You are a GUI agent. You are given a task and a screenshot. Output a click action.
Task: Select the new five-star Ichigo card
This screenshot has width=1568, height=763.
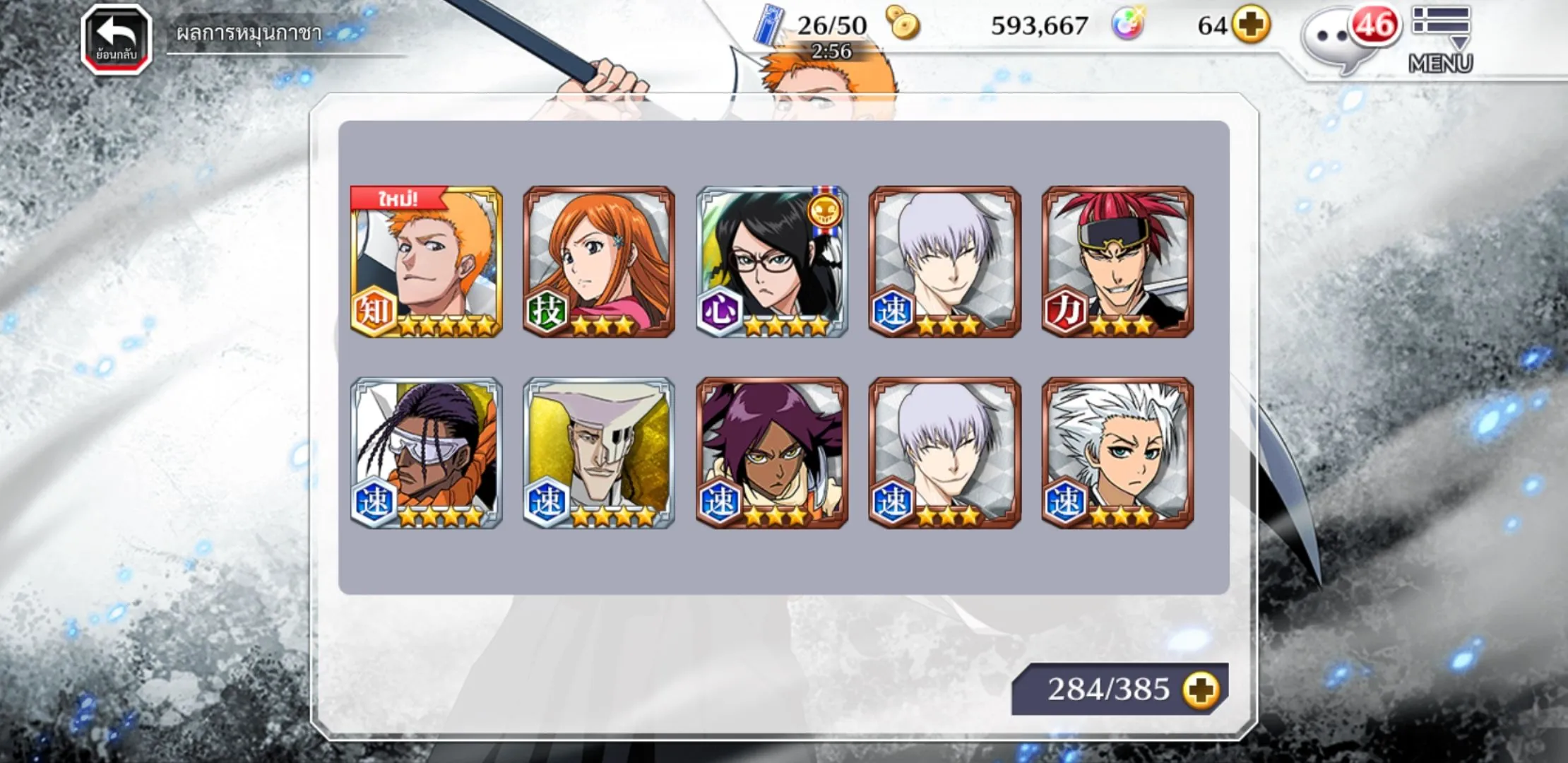(427, 261)
